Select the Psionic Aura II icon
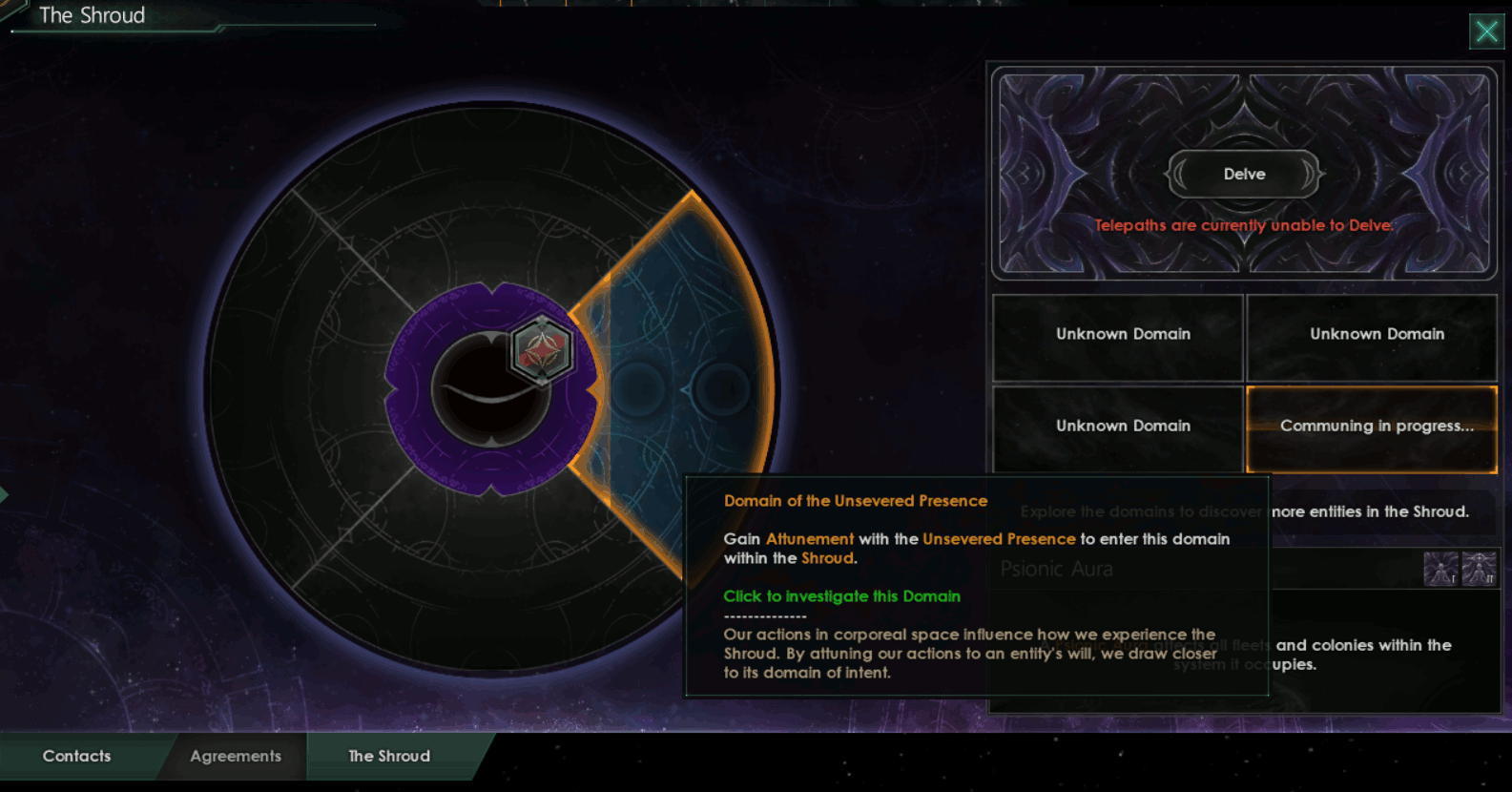Viewport: 1512px width, 792px height. coord(1479,569)
